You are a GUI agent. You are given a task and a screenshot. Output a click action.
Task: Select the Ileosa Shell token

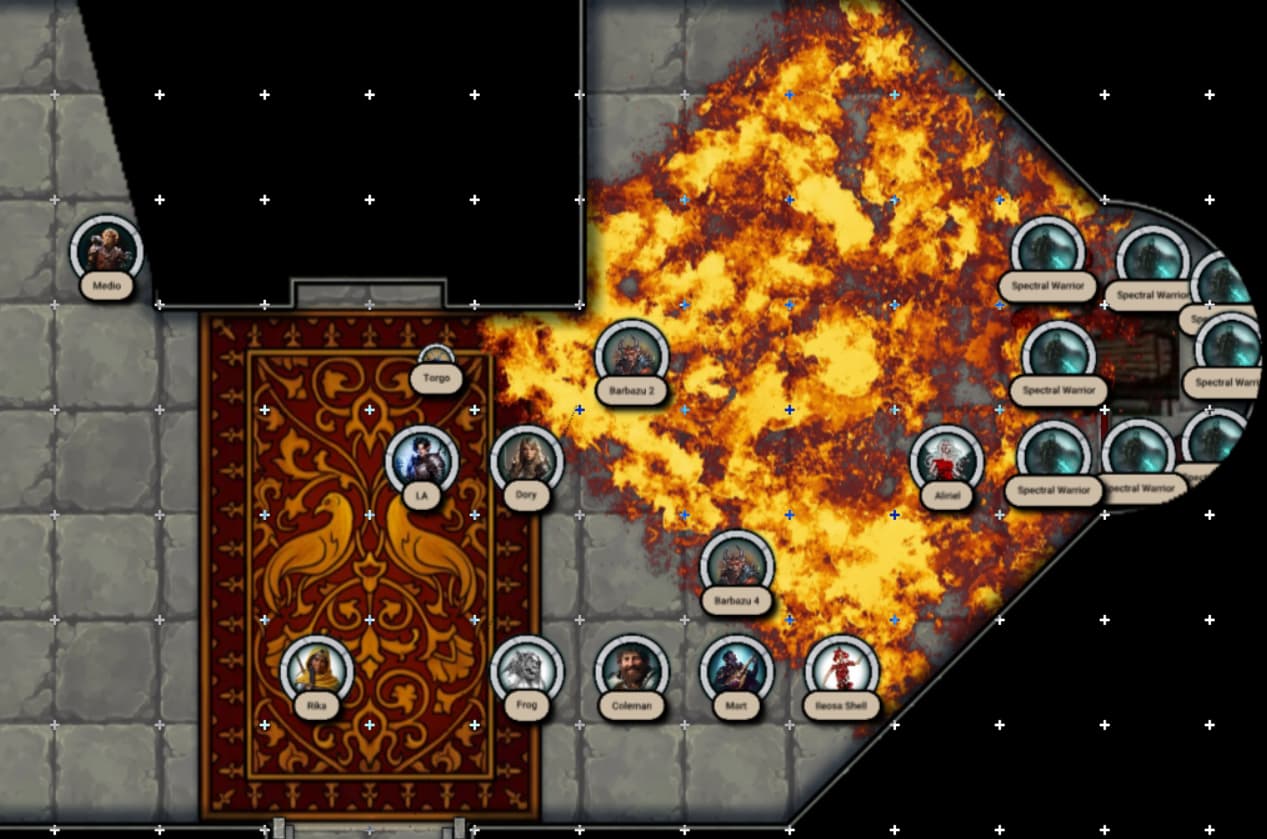[842, 671]
